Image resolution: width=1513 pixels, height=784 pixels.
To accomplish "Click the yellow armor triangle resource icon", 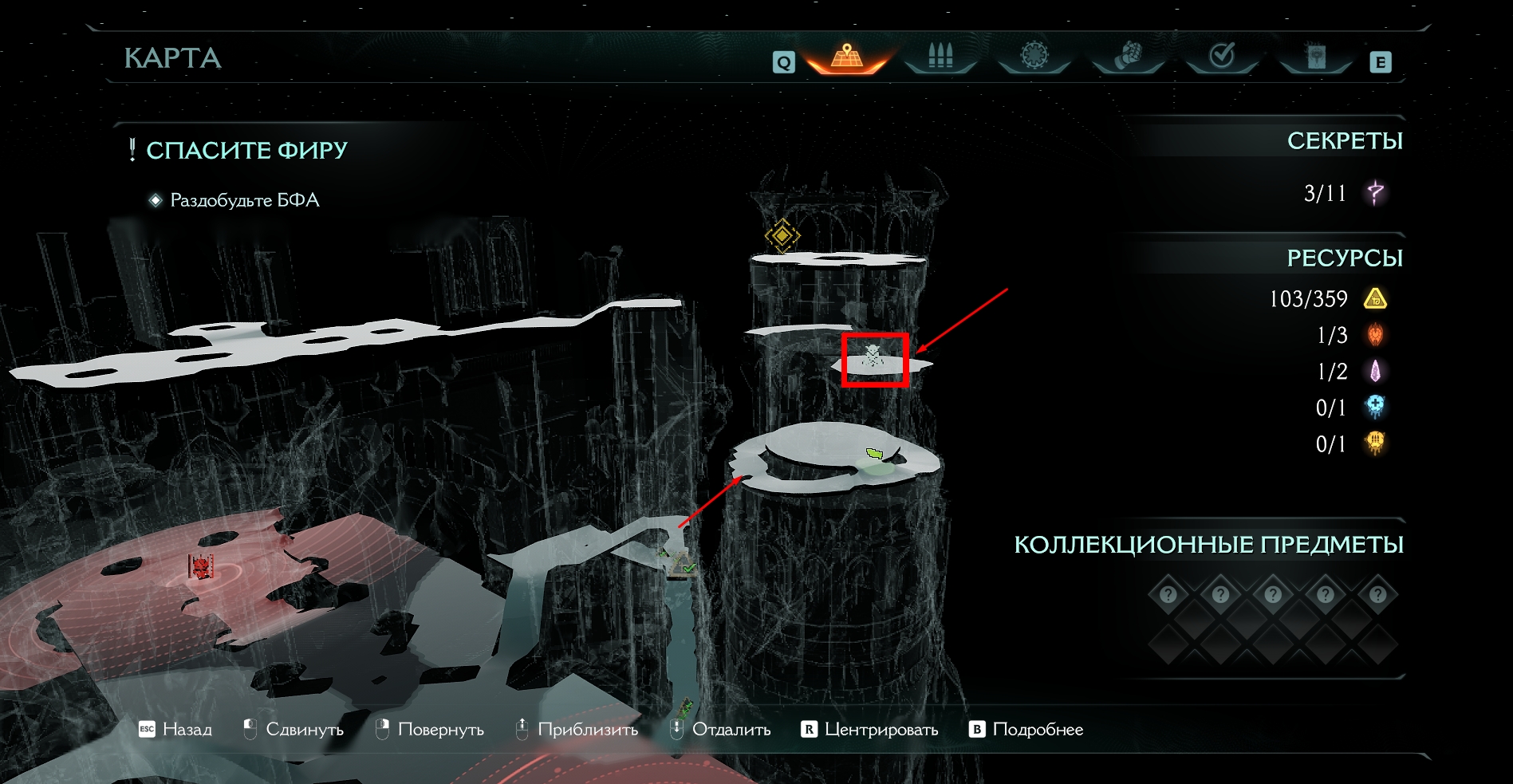I will pos(1375,299).
